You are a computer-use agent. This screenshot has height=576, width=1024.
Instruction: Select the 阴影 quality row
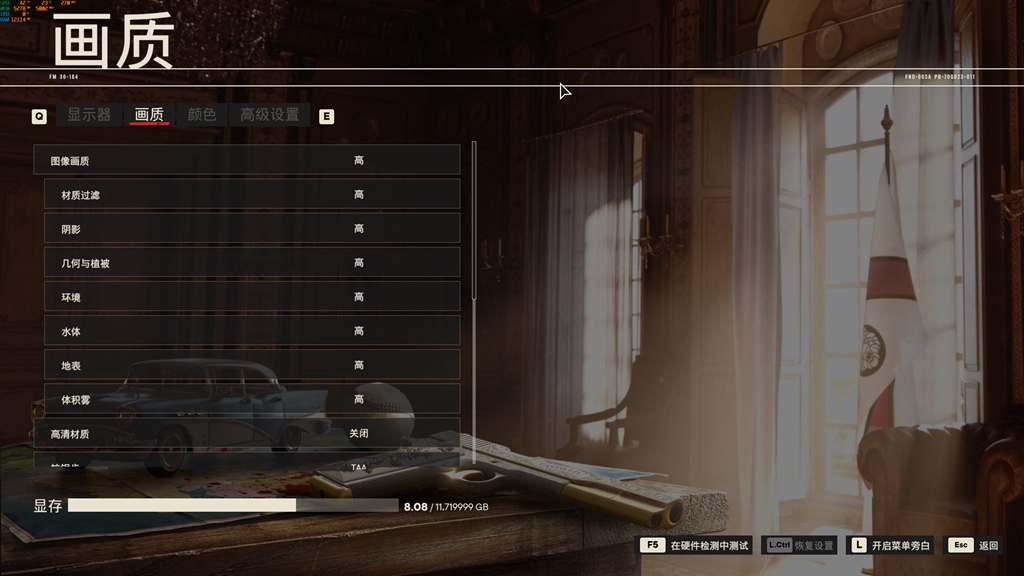click(x=252, y=228)
